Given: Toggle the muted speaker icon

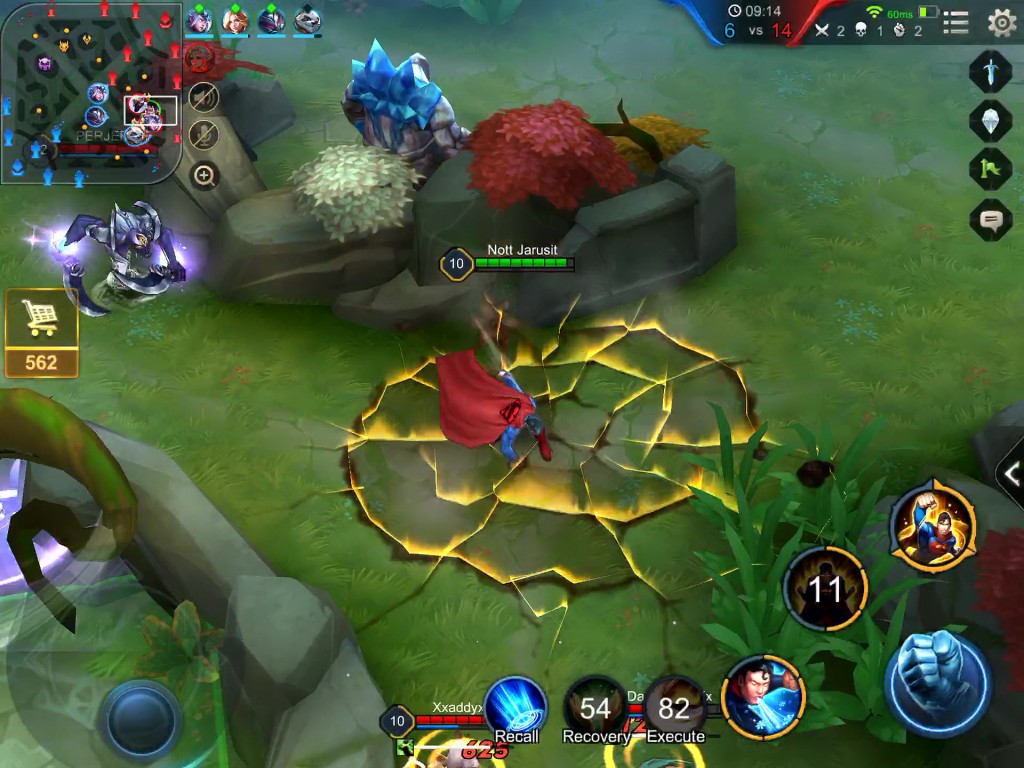Looking at the screenshot, I should point(204,96).
